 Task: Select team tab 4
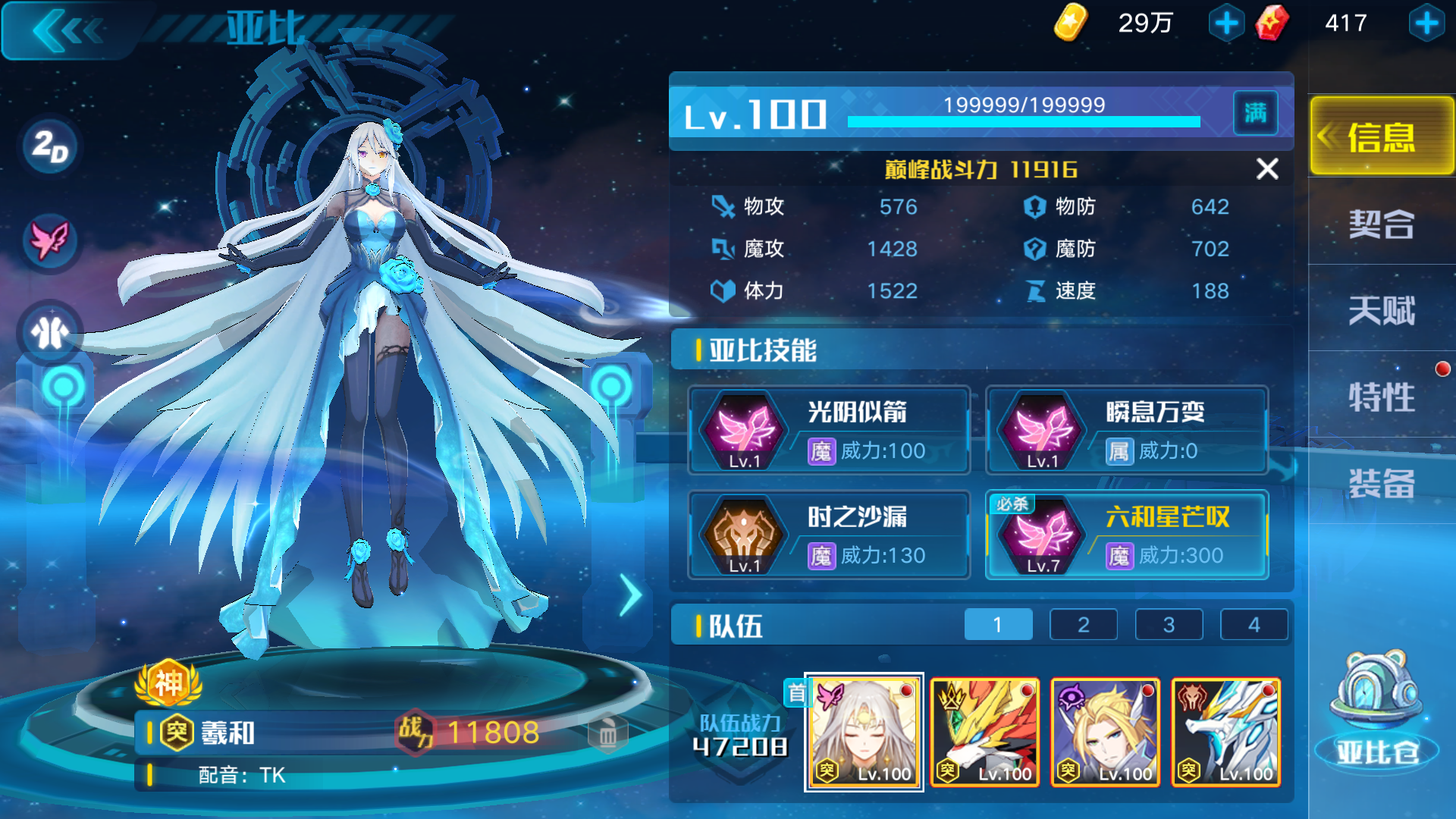click(x=1254, y=624)
